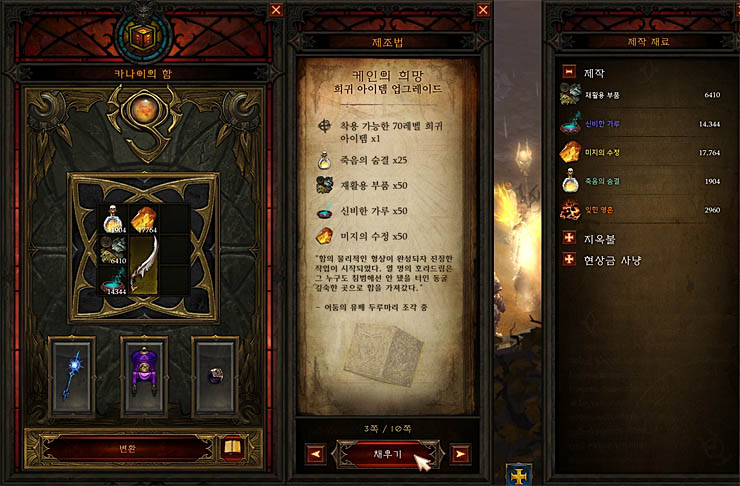Viewport: 740px width, 486px height.
Task: Go to the previous recipe page
Action: coord(315,454)
